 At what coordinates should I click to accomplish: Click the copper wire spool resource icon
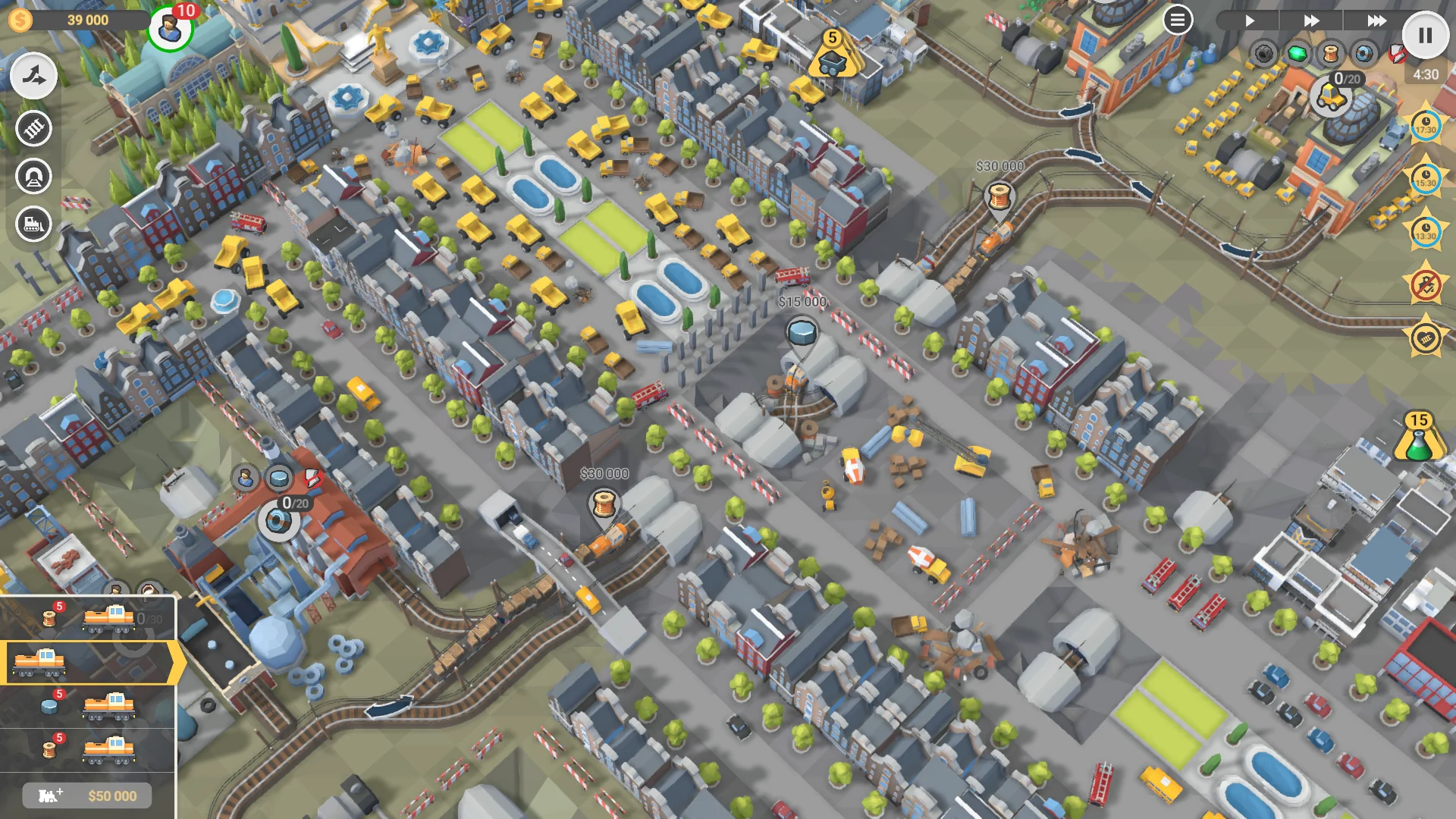click(1329, 54)
